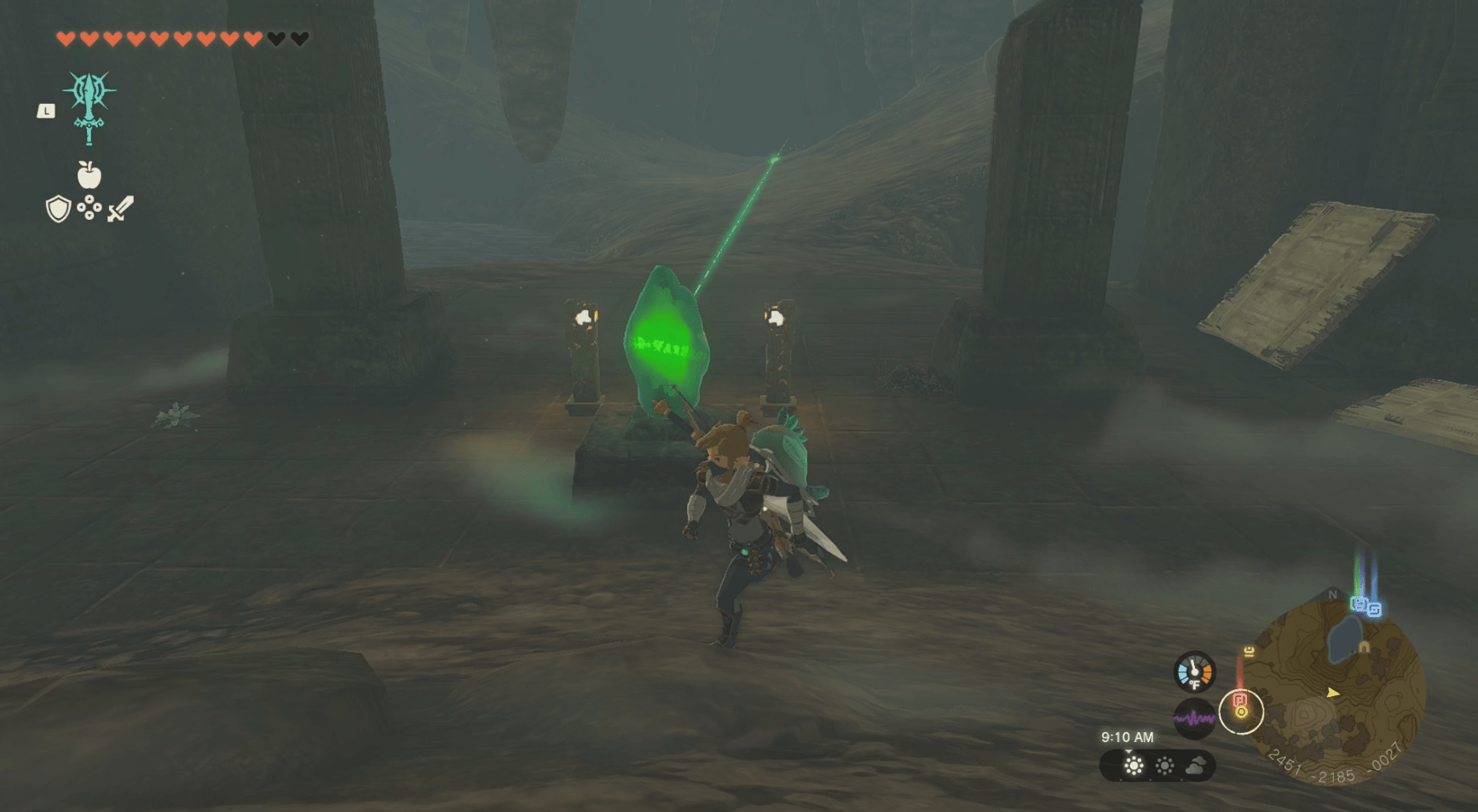This screenshot has height=812, width=1478.
Task: Select the apple materials quick-menu icon
Action: pyautogui.click(x=89, y=175)
